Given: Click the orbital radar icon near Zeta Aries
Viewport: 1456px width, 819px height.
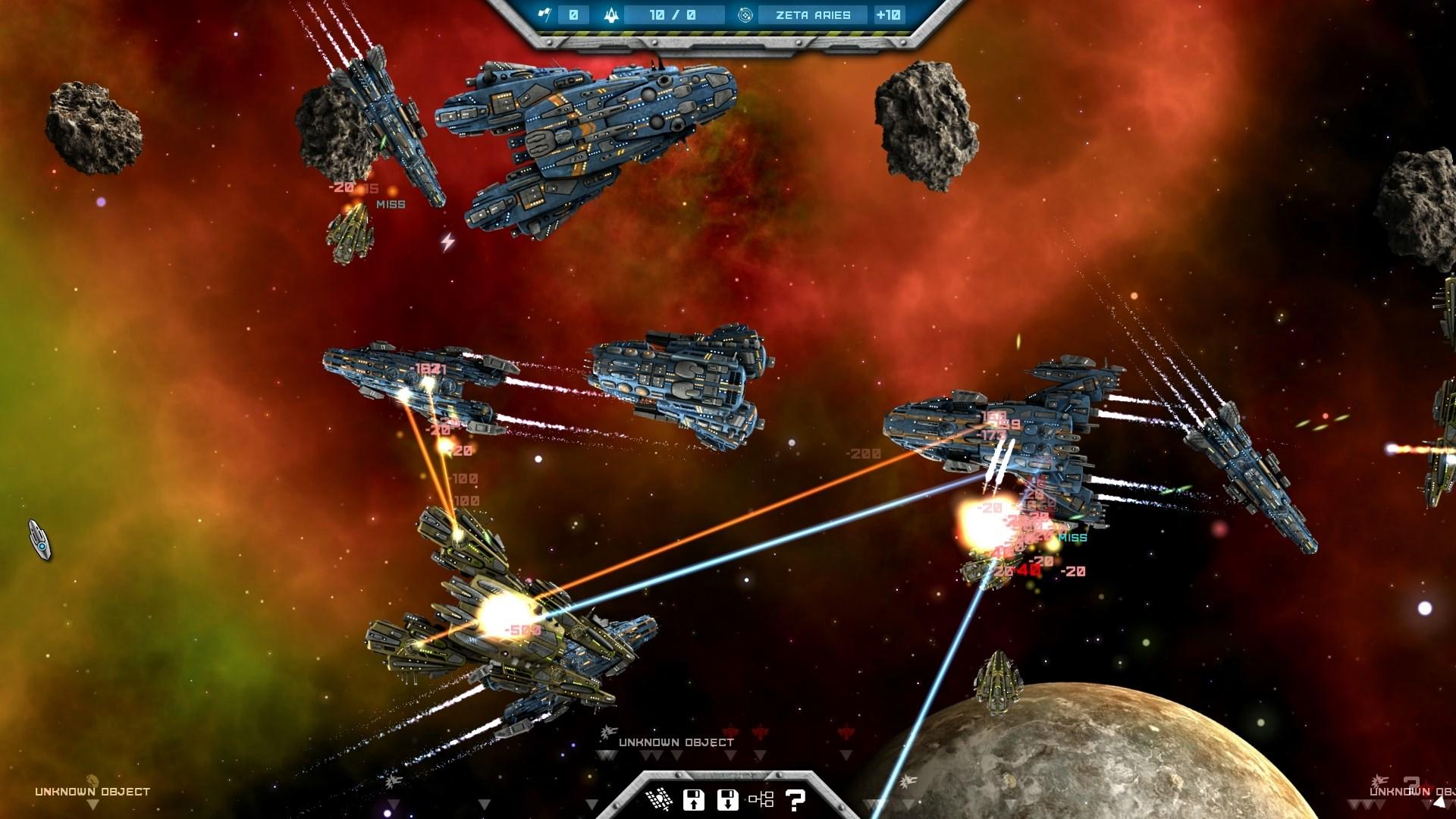Looking at the screenshot, I should 745,14.
